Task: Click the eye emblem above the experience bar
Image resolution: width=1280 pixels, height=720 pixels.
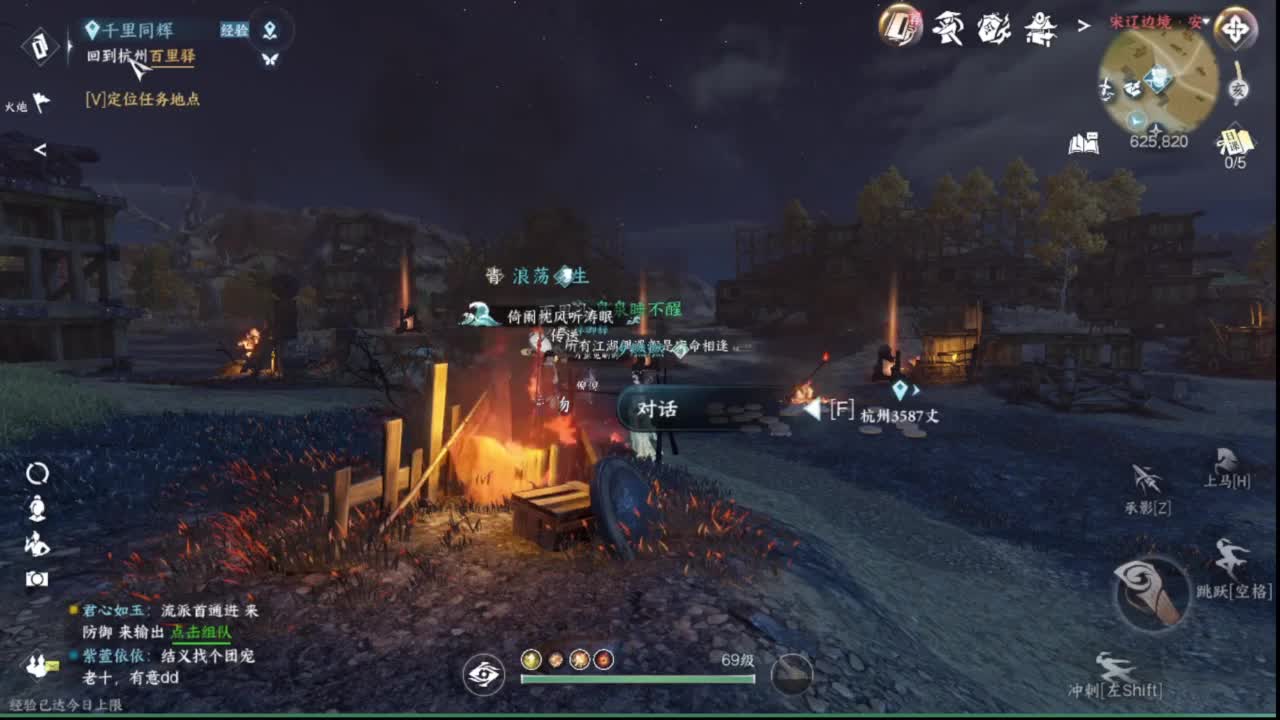Action: [x=484, y=675]
